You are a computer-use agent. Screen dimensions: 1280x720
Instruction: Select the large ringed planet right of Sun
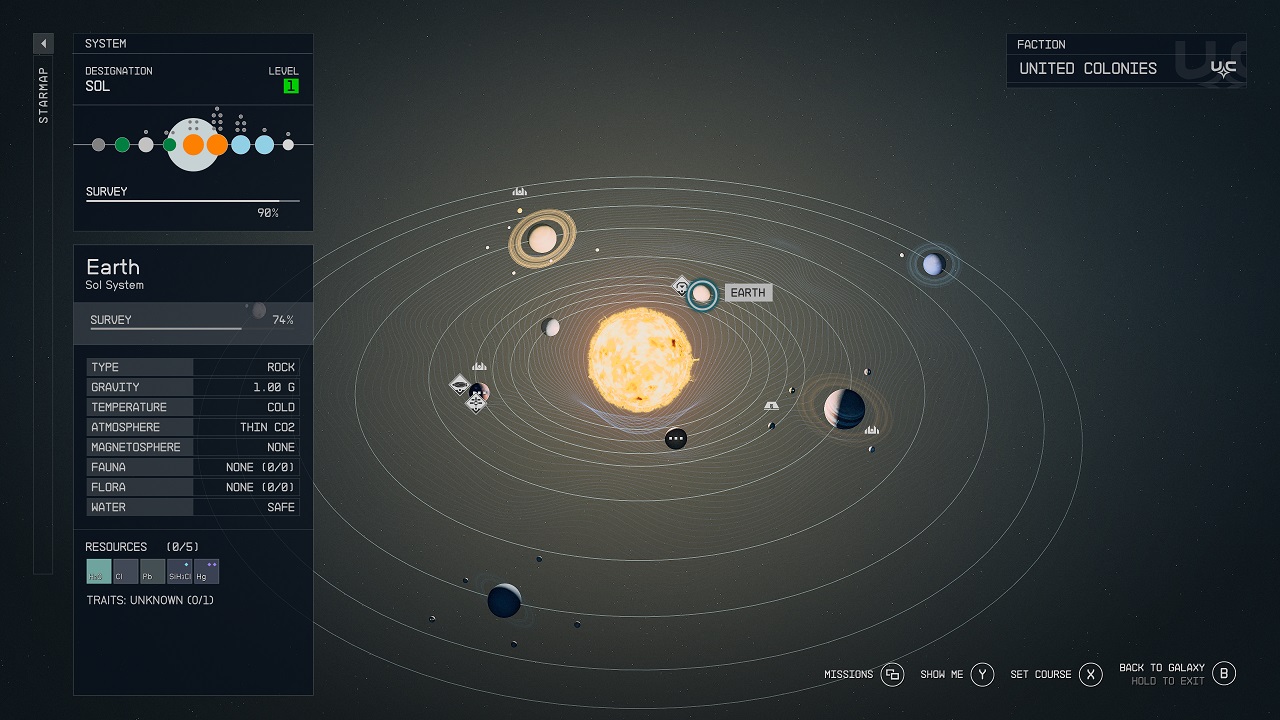[x=844, y=408]
